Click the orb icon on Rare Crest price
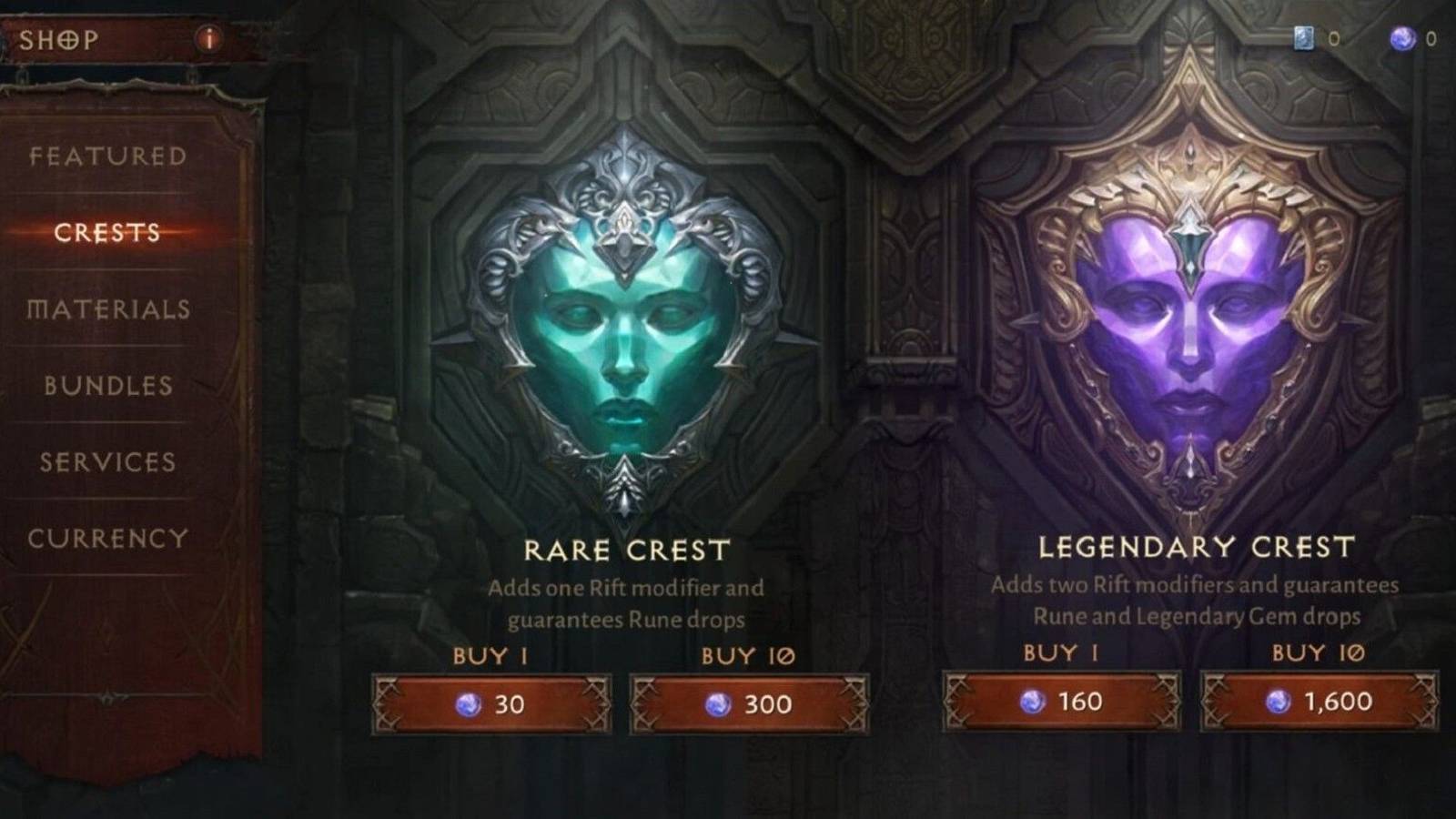Screen dimensions: 1456x819 coord(470,703)
